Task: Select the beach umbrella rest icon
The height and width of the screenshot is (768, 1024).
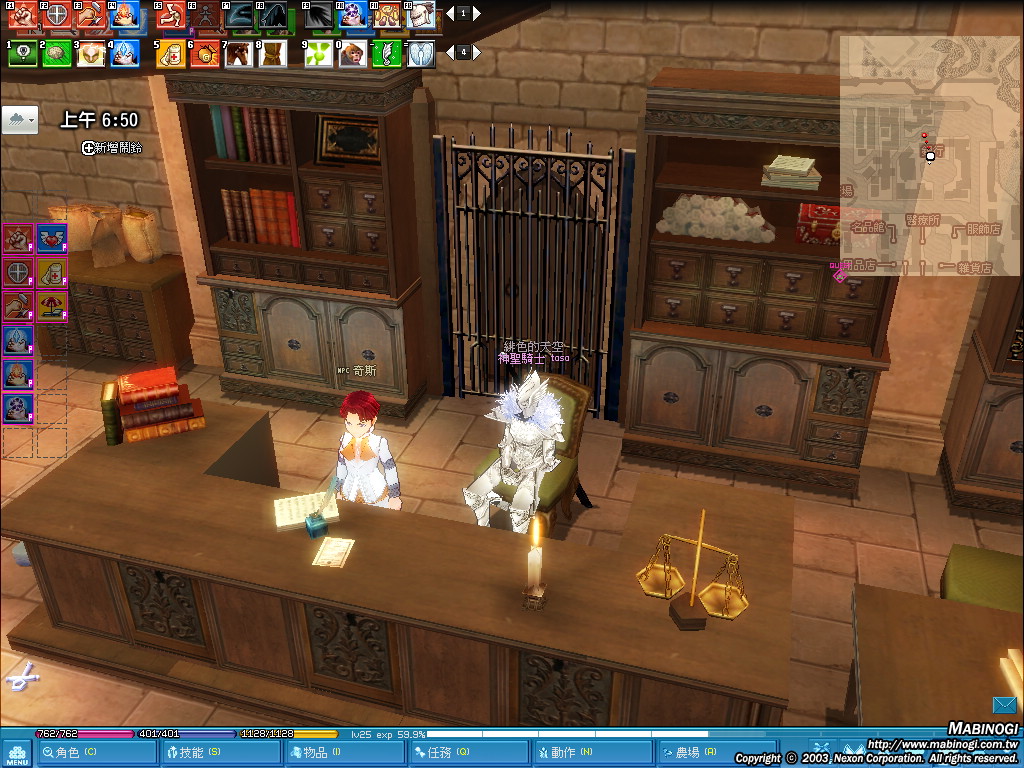Action: [x=51, y=305]
